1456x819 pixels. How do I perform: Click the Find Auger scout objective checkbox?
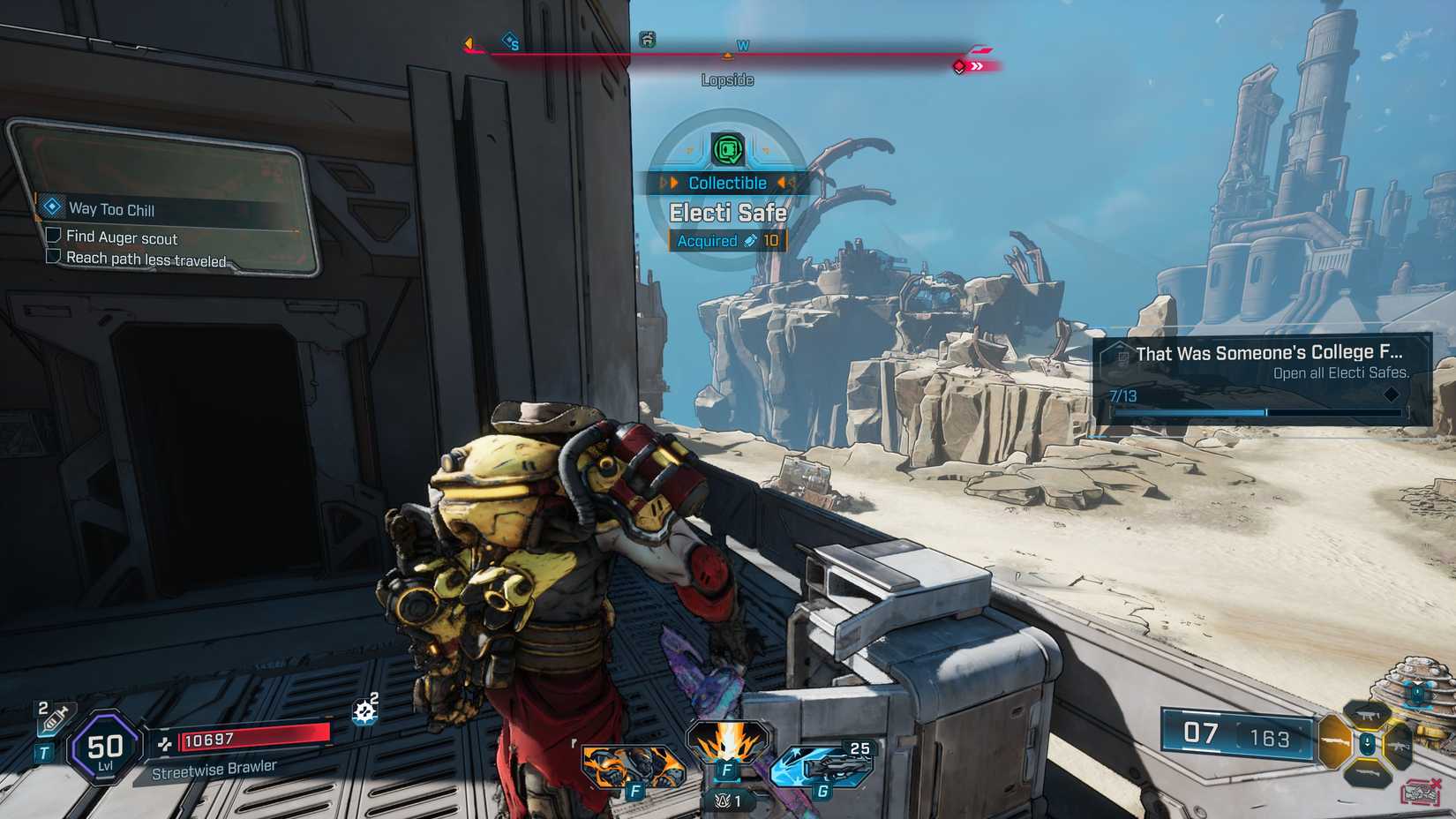(x=54, y=236)
